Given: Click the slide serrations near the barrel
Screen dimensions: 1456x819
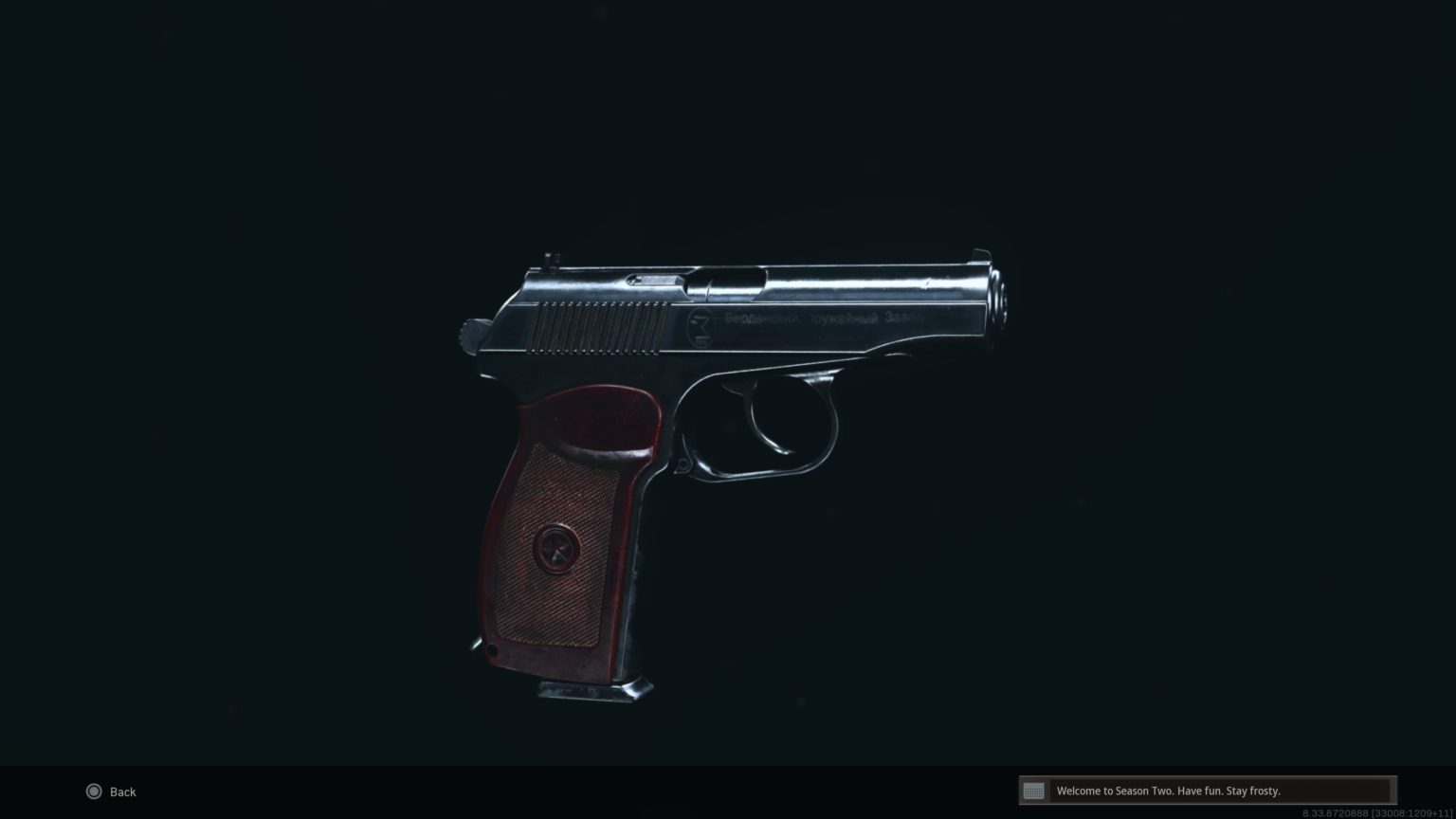Looking at the screenshot, I should pos(583,327).
